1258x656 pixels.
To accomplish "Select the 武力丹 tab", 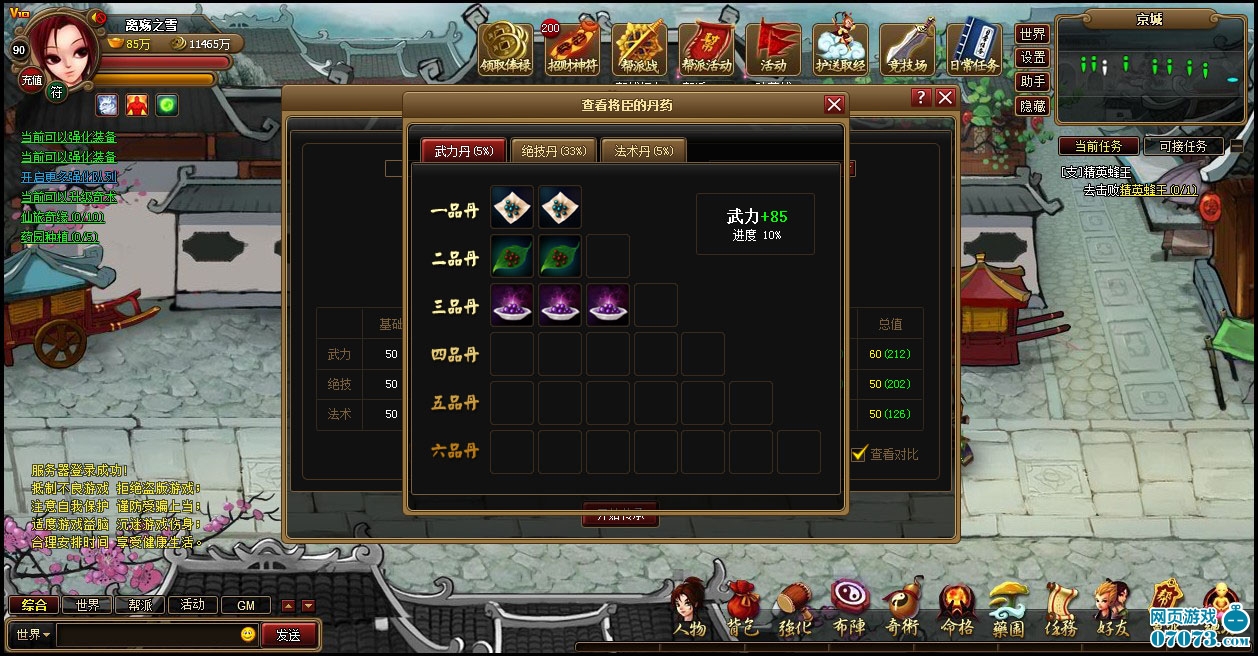I will pos(464,151).
